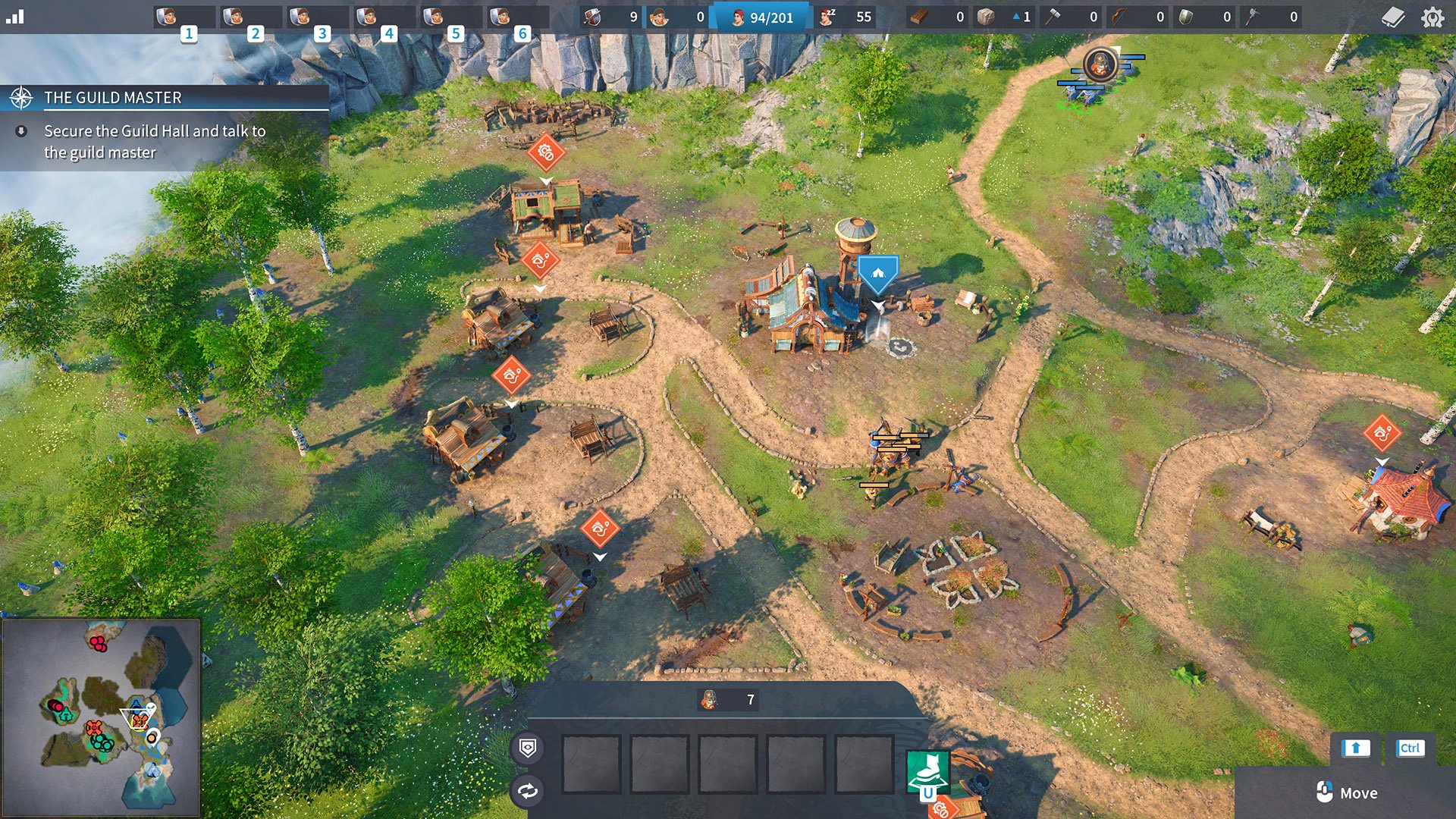Click the population 94/201 indicator
The image size is (1456, 819).
762,17
